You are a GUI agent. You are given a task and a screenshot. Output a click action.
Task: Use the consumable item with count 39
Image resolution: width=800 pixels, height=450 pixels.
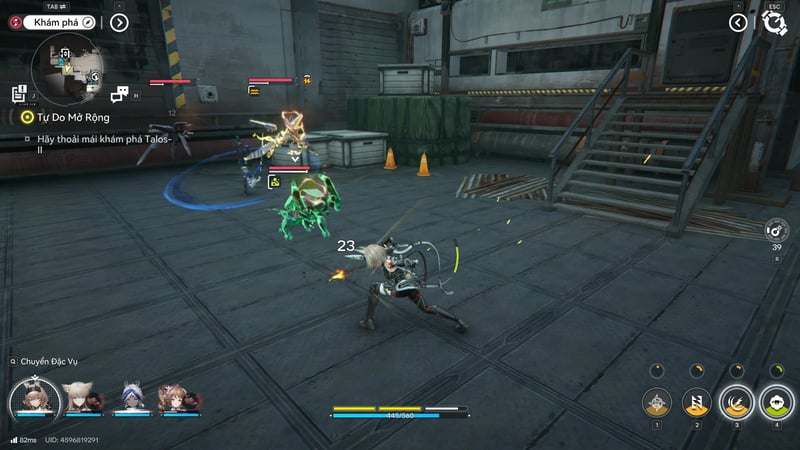click(x=776, y=229)
